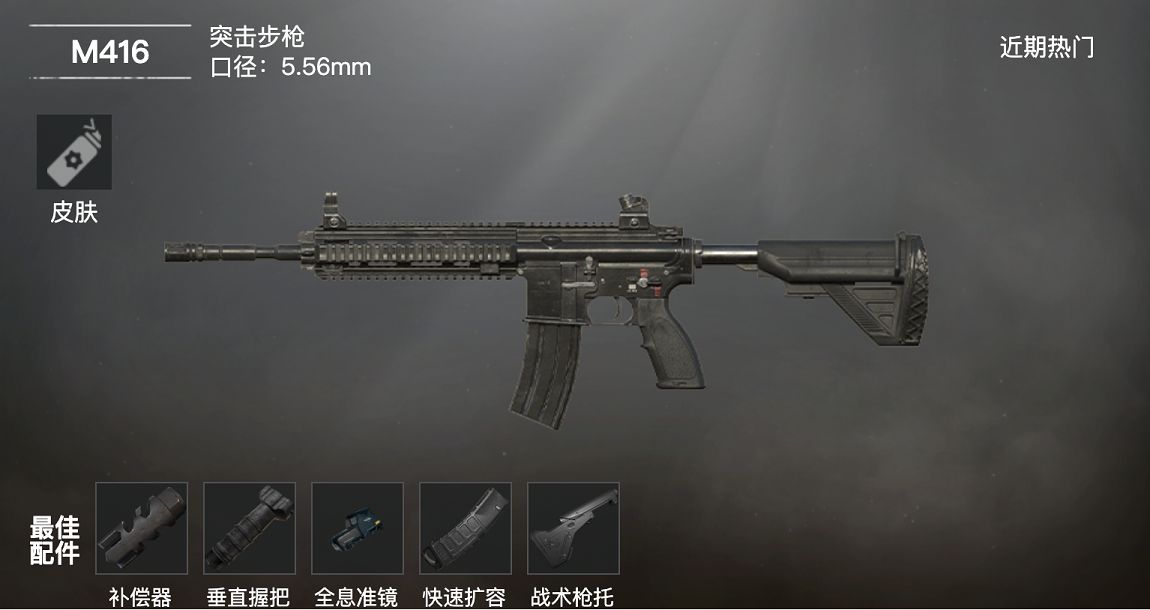Select the 补偿器 compensator attachment slot
1150x610 pixels.
(x=141, y=528)
